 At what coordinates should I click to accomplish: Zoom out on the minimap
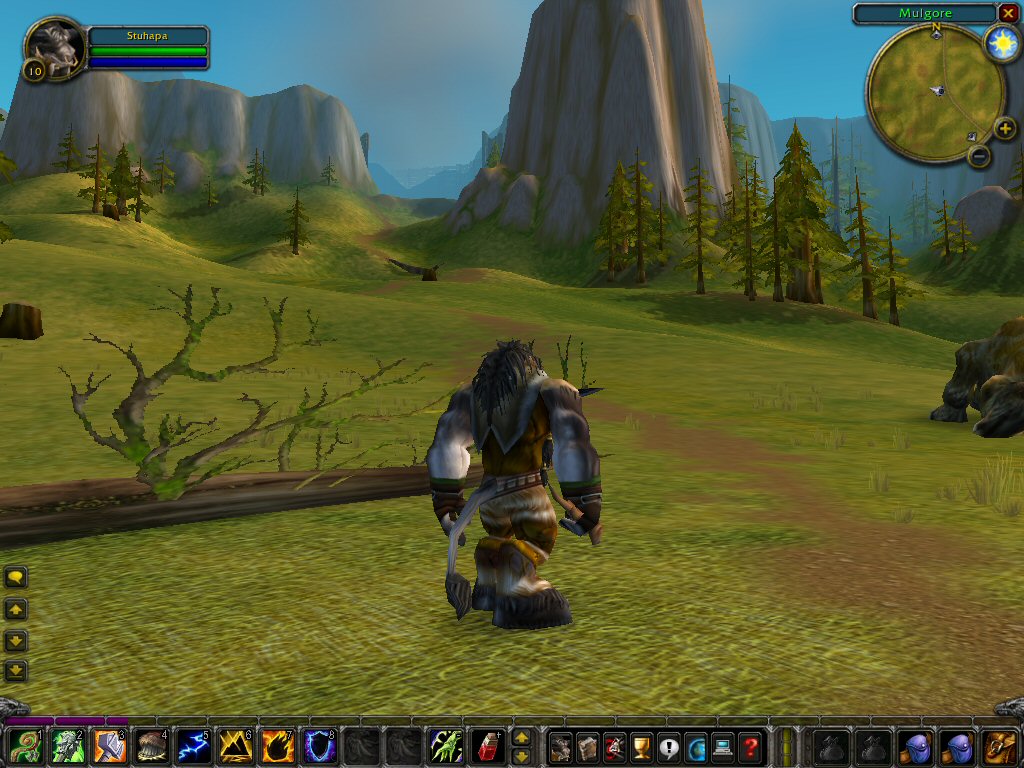click(980, 156)
